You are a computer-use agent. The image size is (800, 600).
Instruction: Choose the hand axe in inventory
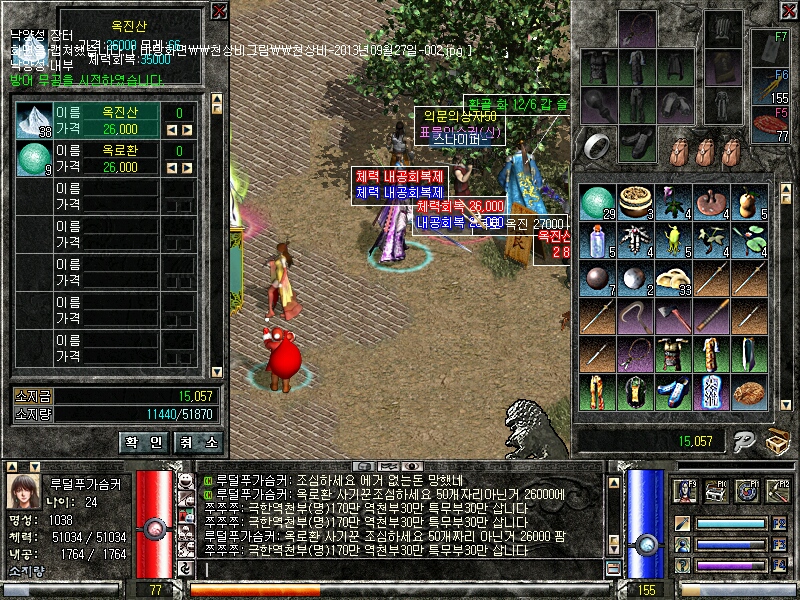675,317
